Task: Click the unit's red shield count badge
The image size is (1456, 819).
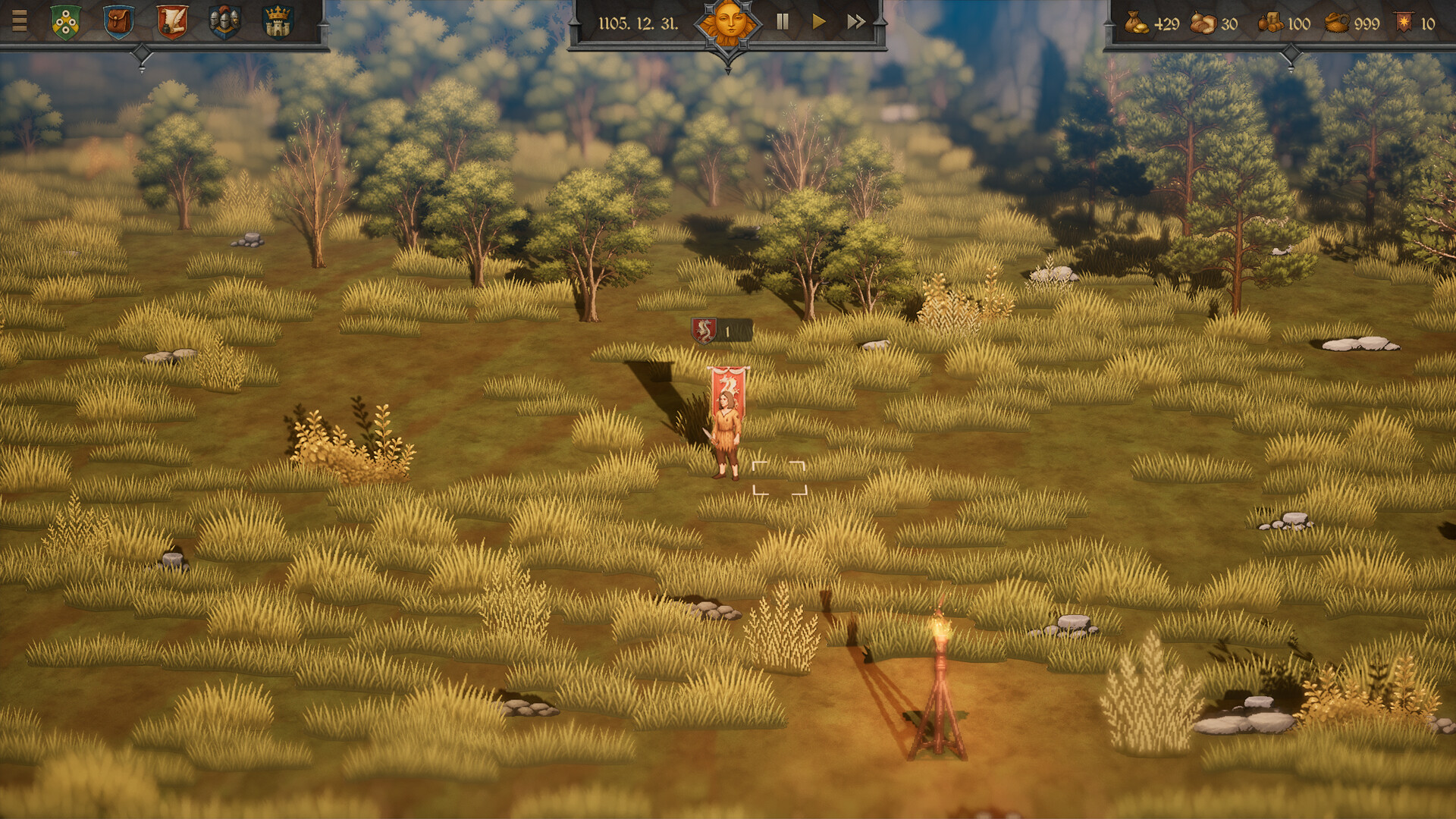Action: tap(703, 331)
